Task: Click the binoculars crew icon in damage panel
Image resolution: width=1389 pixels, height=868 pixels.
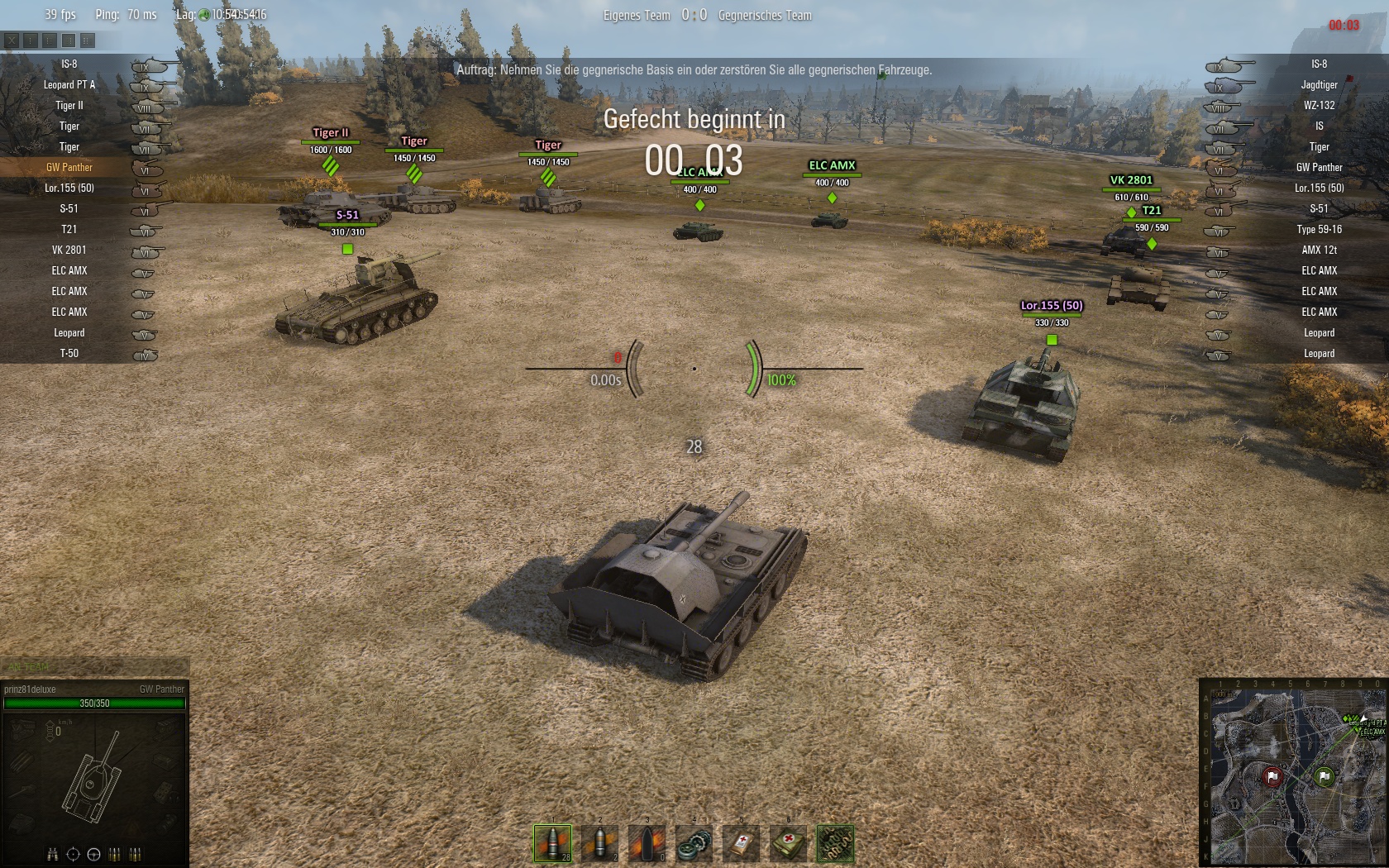Action: 53,854
